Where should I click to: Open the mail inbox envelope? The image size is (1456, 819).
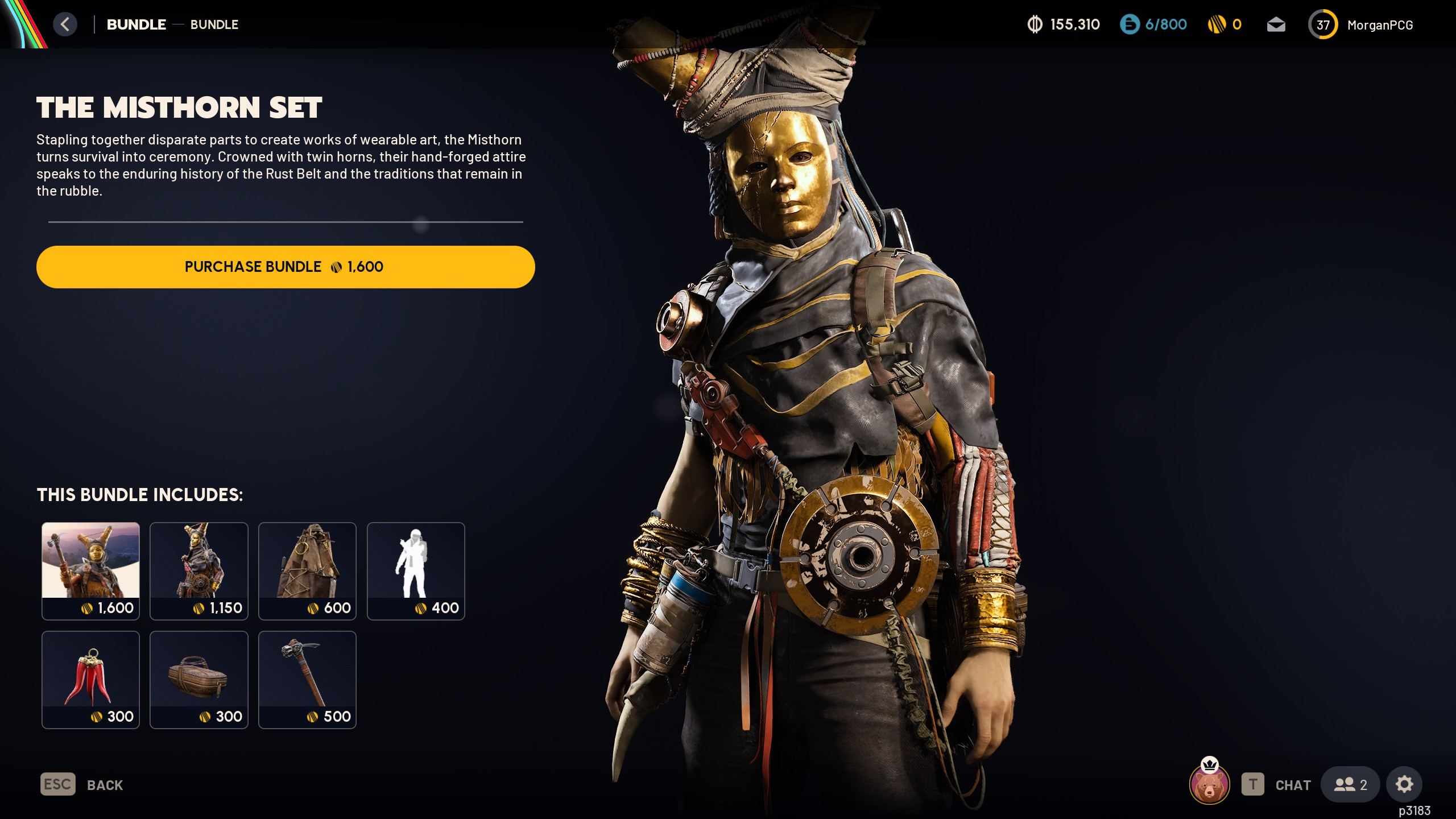pos(1276,24)
